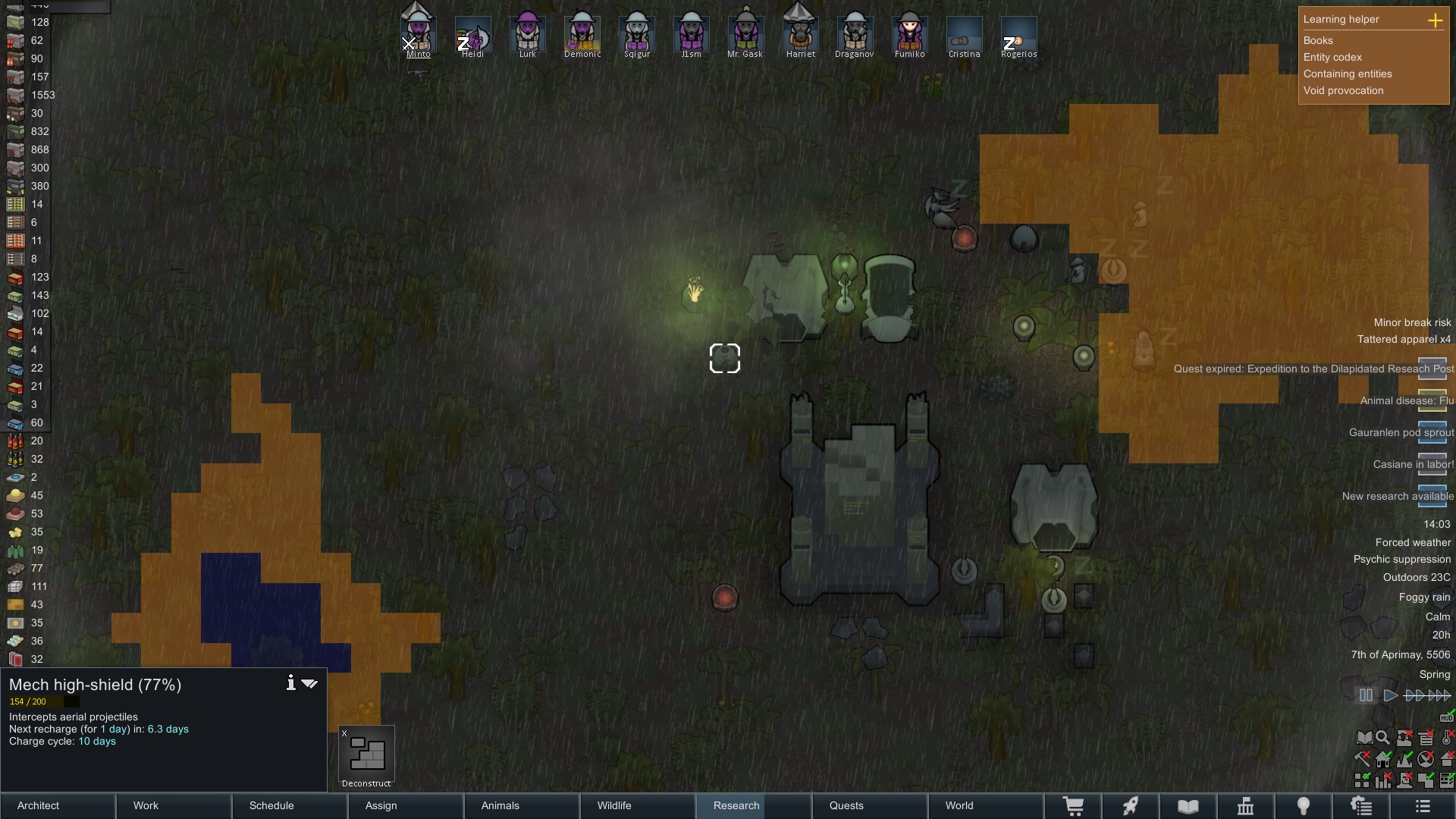Screen dimensions: 1456x819
Task: Open the Research tab
Action: pyautogui.click(x=736, y=805)
